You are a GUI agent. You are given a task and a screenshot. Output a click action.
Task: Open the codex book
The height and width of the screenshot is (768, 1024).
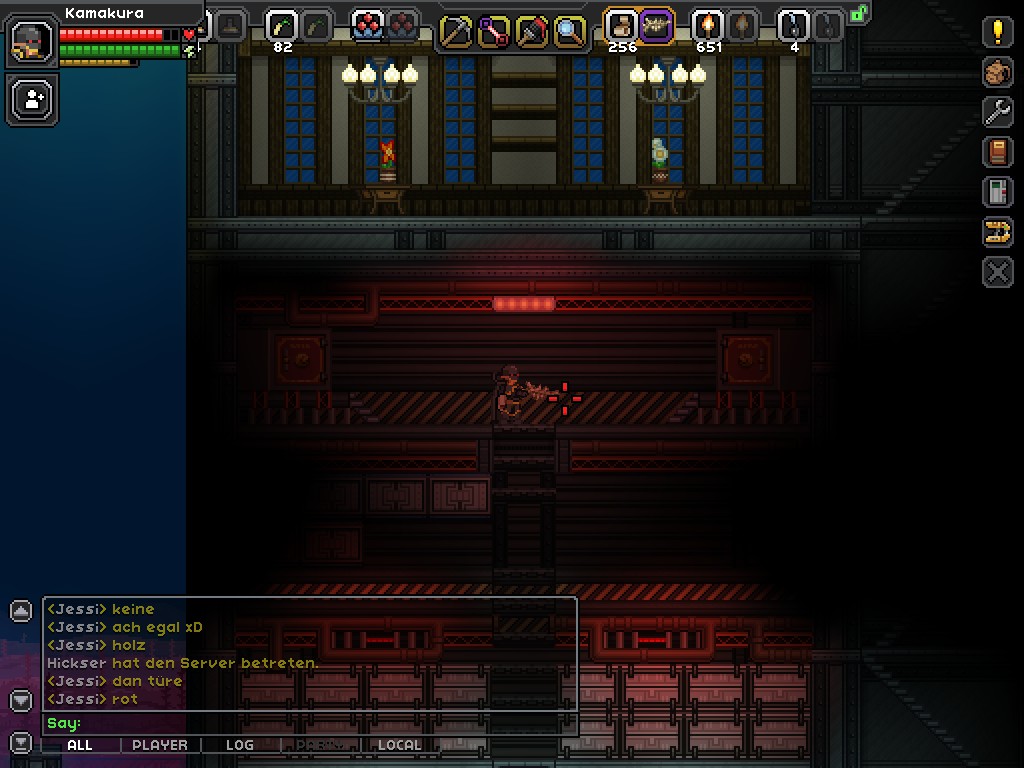click(997, 152)
